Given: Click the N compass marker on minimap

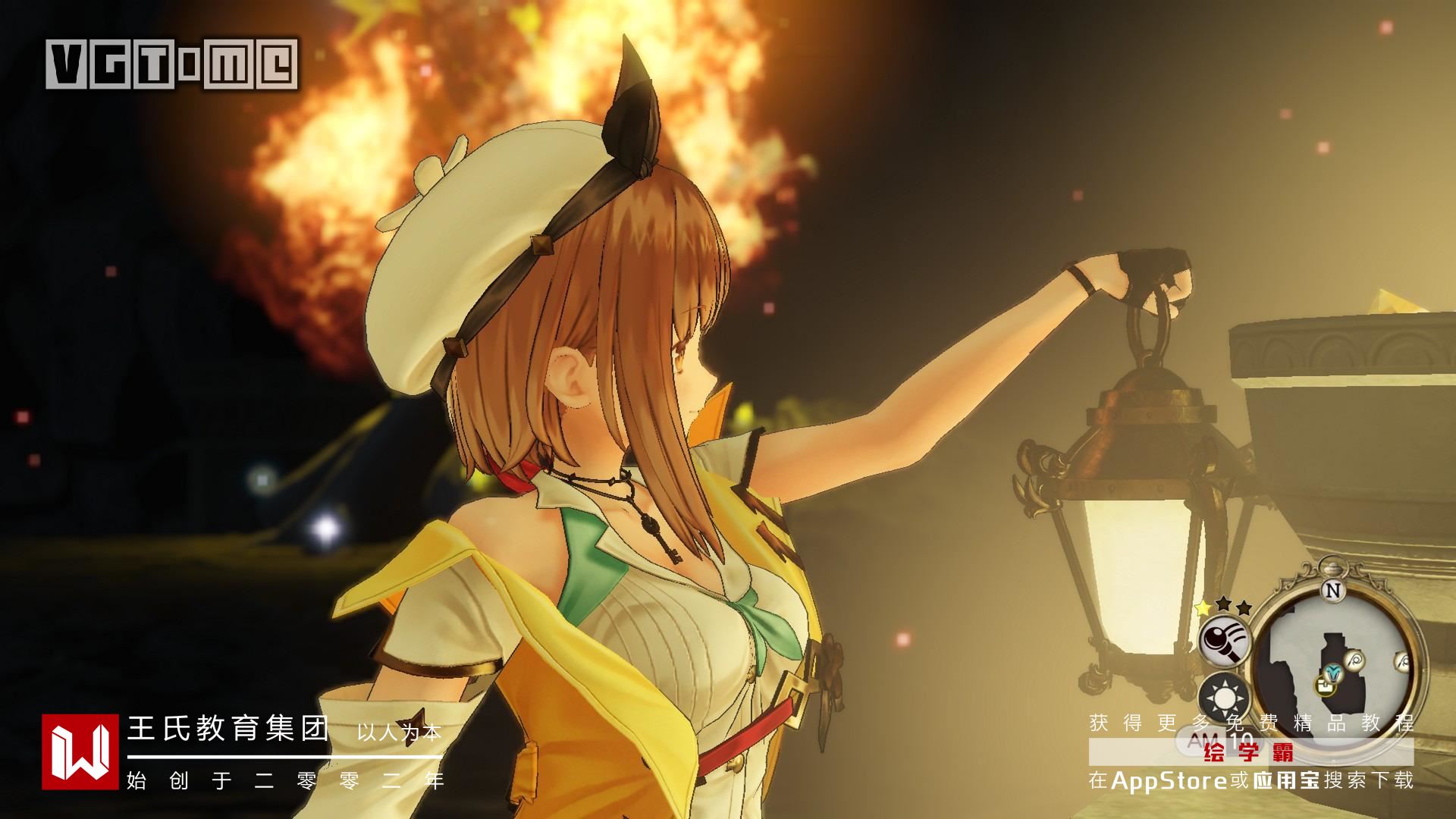Looking at the screenshot, I should pos(1332,589).
